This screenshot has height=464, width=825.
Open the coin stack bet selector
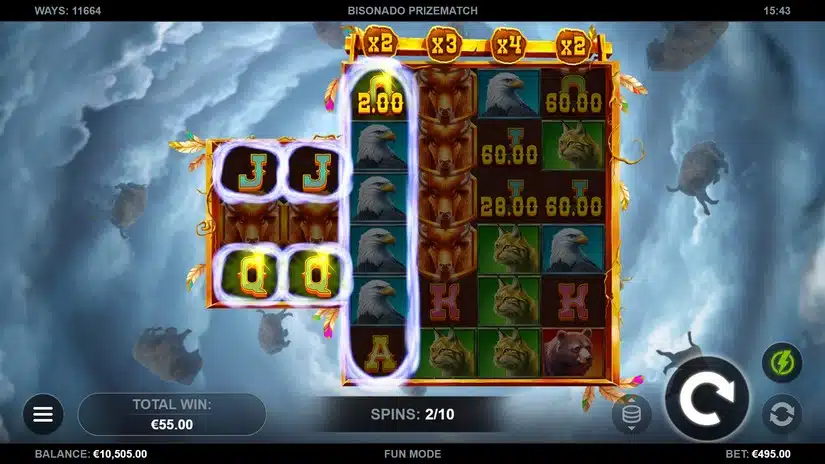pyautogui.click(x=631, y=413)
